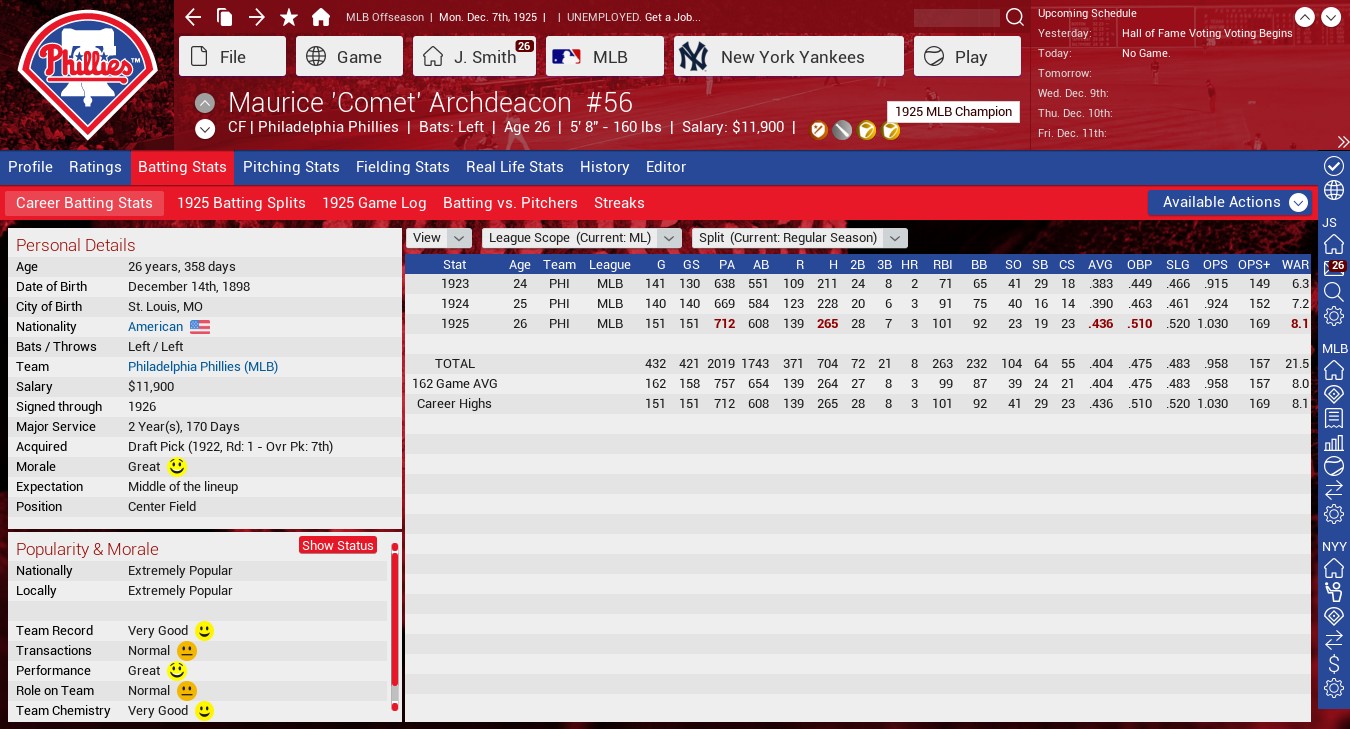Go to the home screen icon
This screenshot has width=1350, height=729.
pyautogui.click(x=321, y=17)
